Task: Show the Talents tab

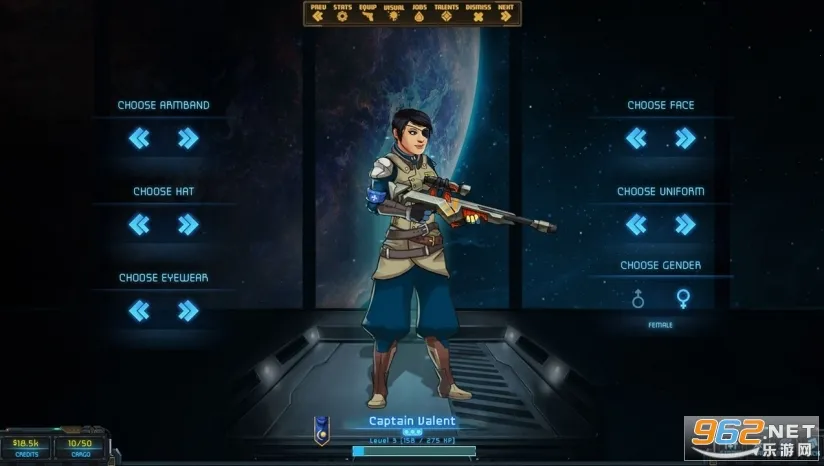Action: [448, 15]
